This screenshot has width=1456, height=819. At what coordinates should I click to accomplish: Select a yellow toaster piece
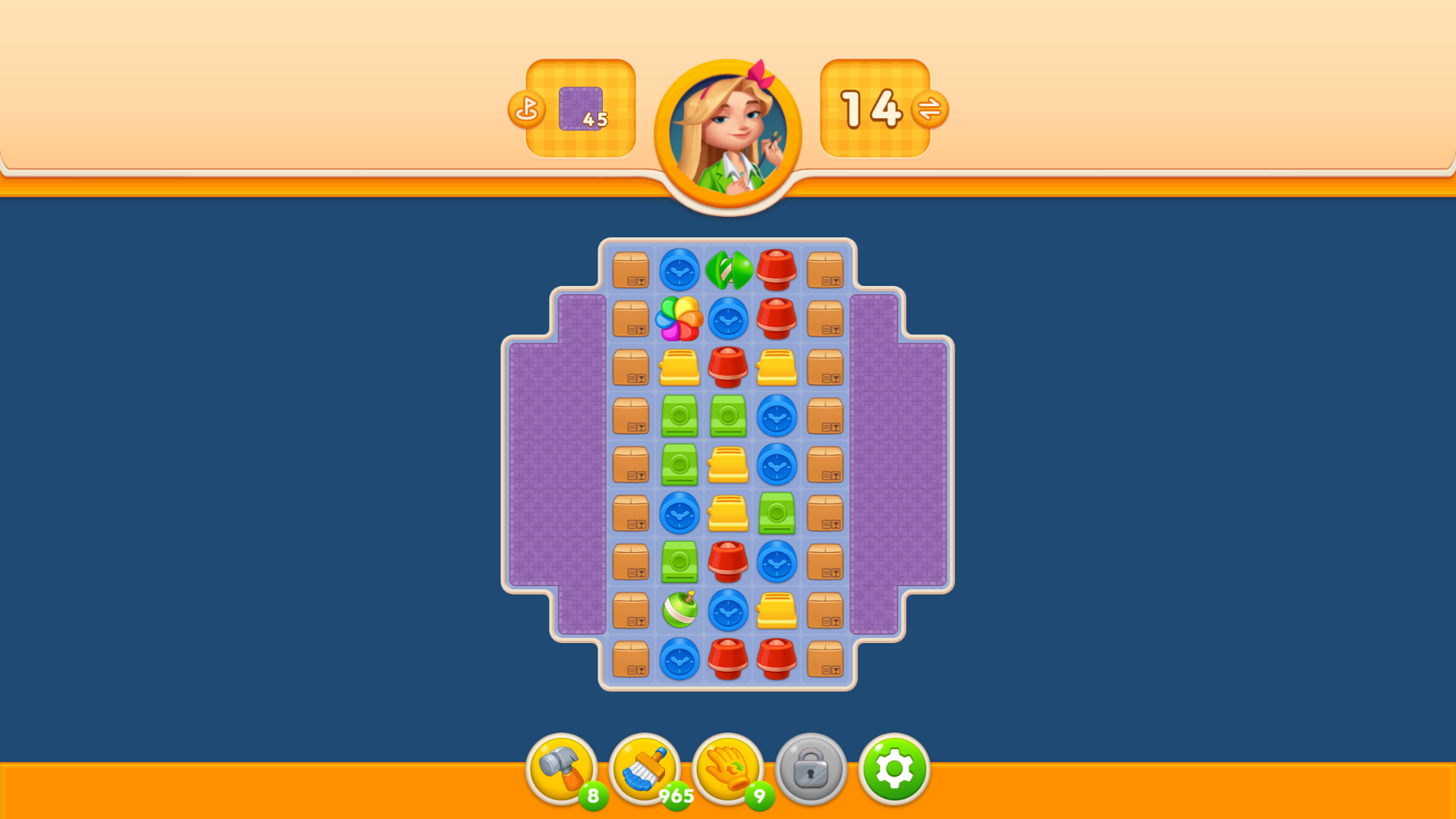680,369
